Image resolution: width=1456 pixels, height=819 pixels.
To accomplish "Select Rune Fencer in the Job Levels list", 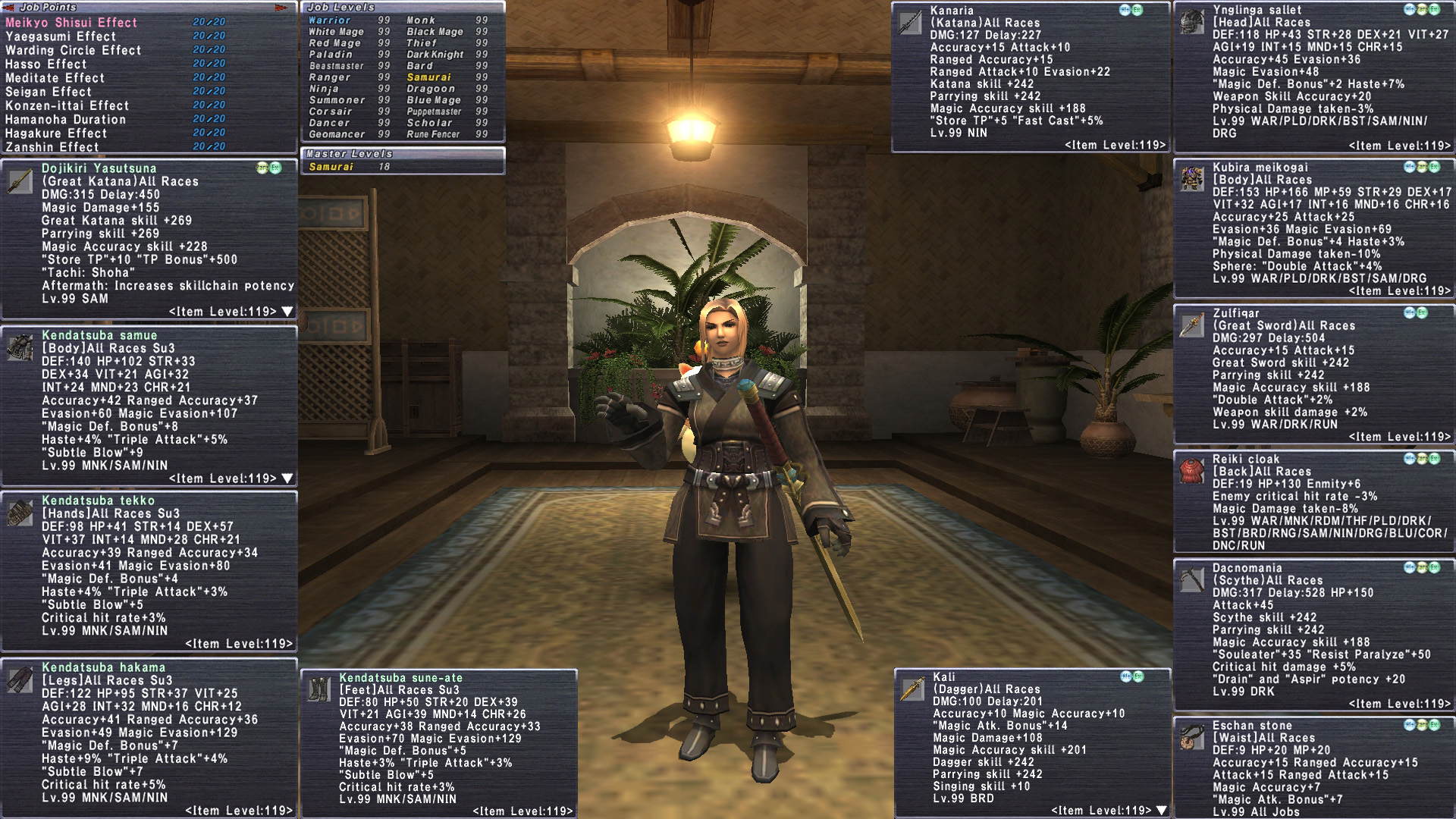I will click(433, 134).
